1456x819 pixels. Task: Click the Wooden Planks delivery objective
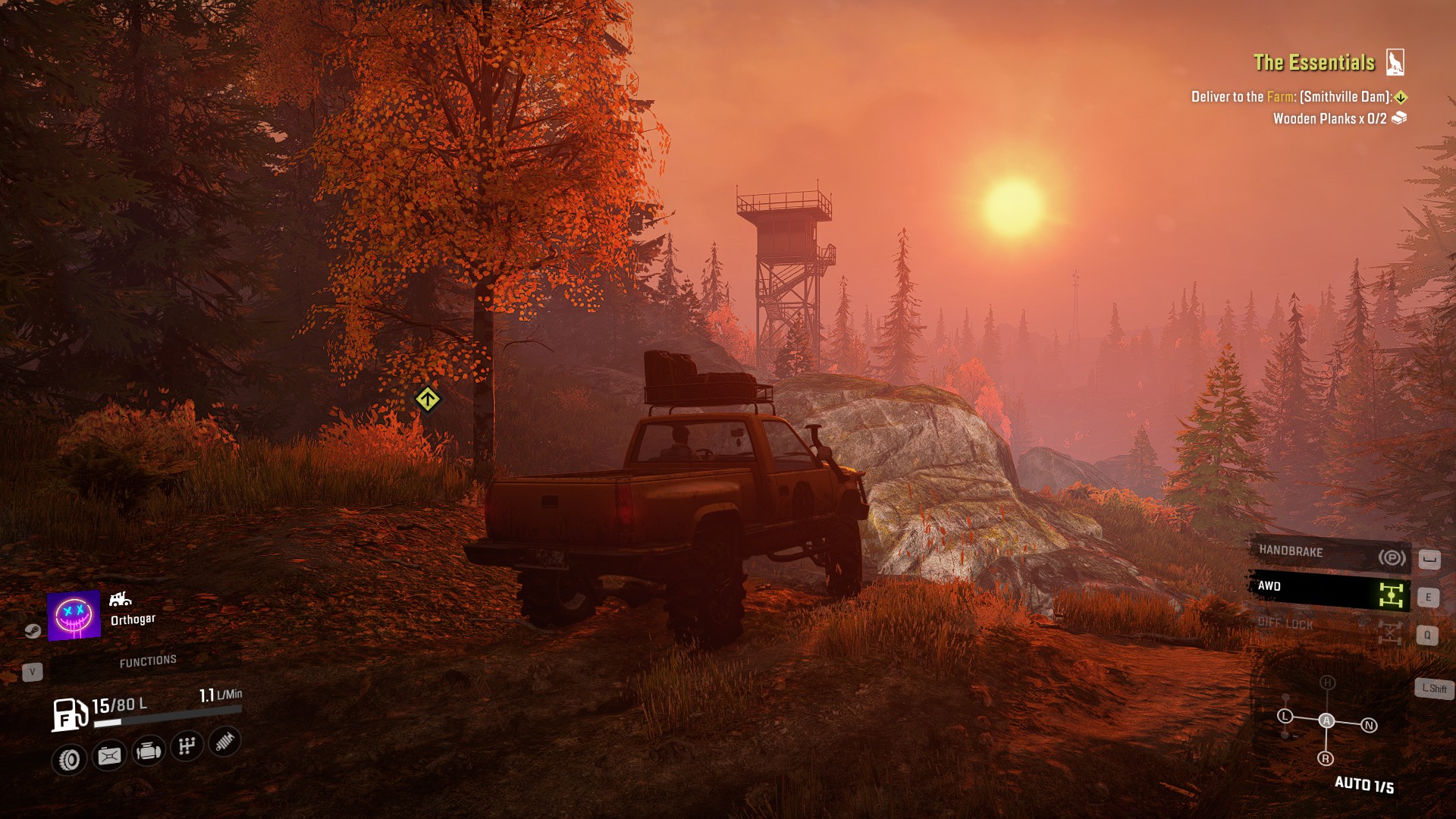(x=1330, y=119)
